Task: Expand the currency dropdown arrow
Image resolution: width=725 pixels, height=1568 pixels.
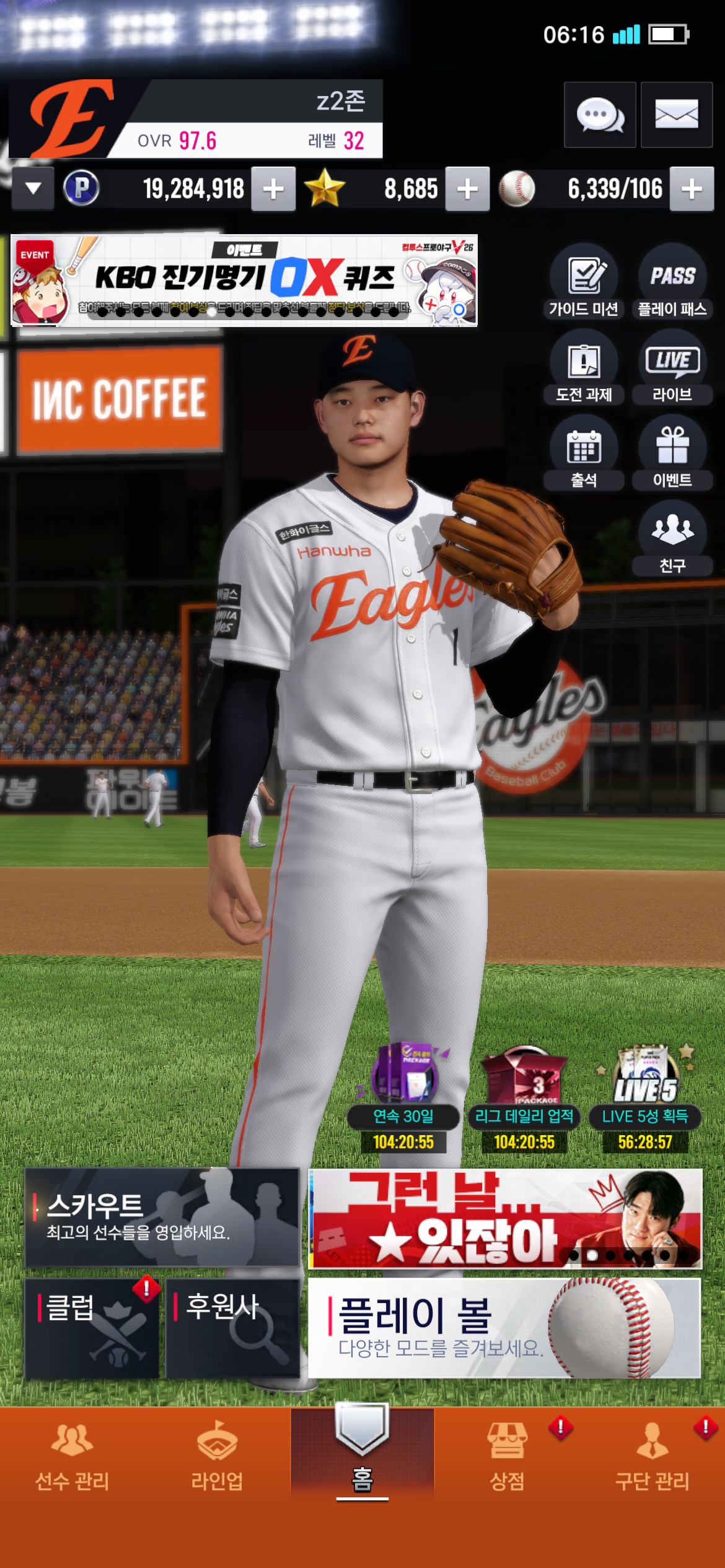Action: pos(33,188)
